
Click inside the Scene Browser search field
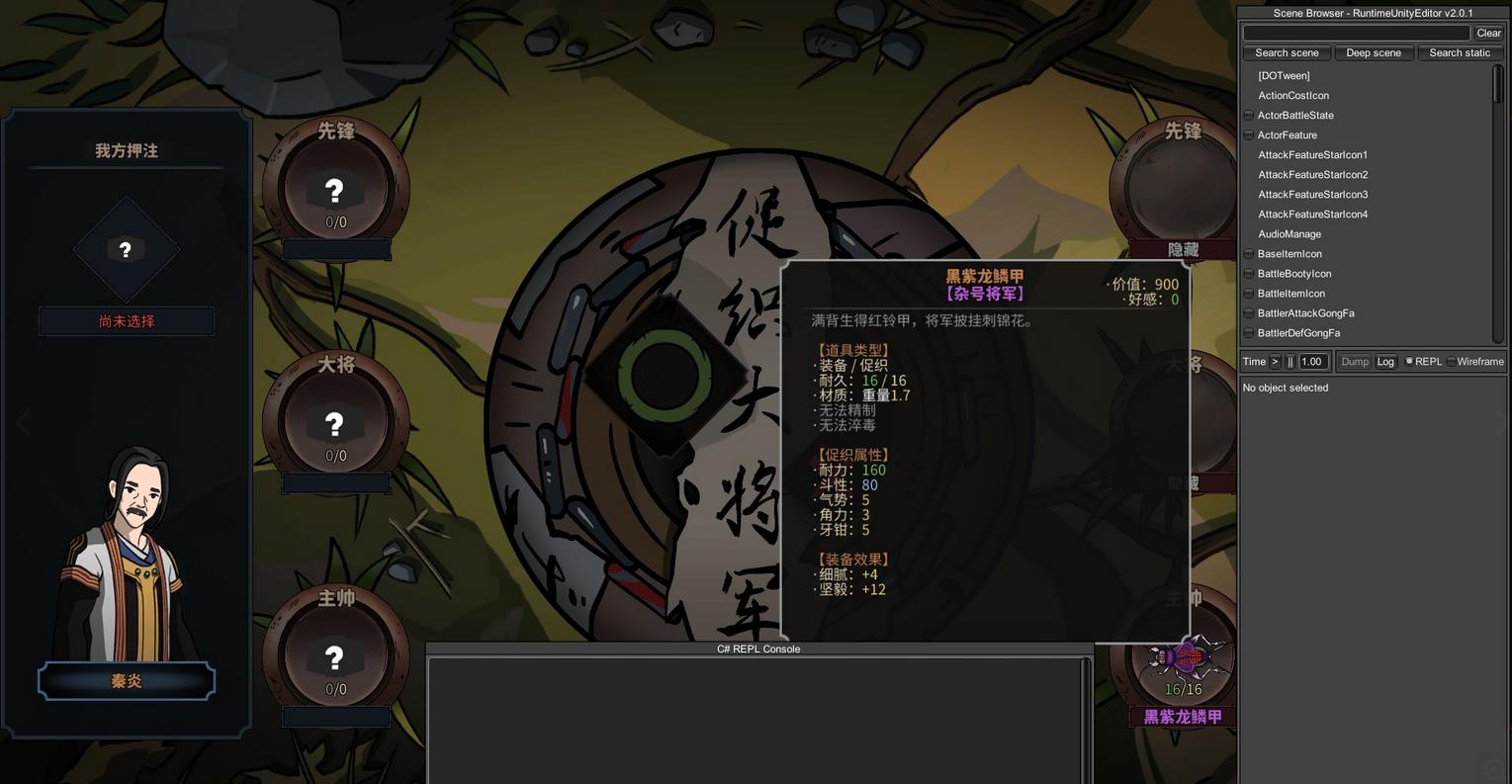pos(1355,33)
